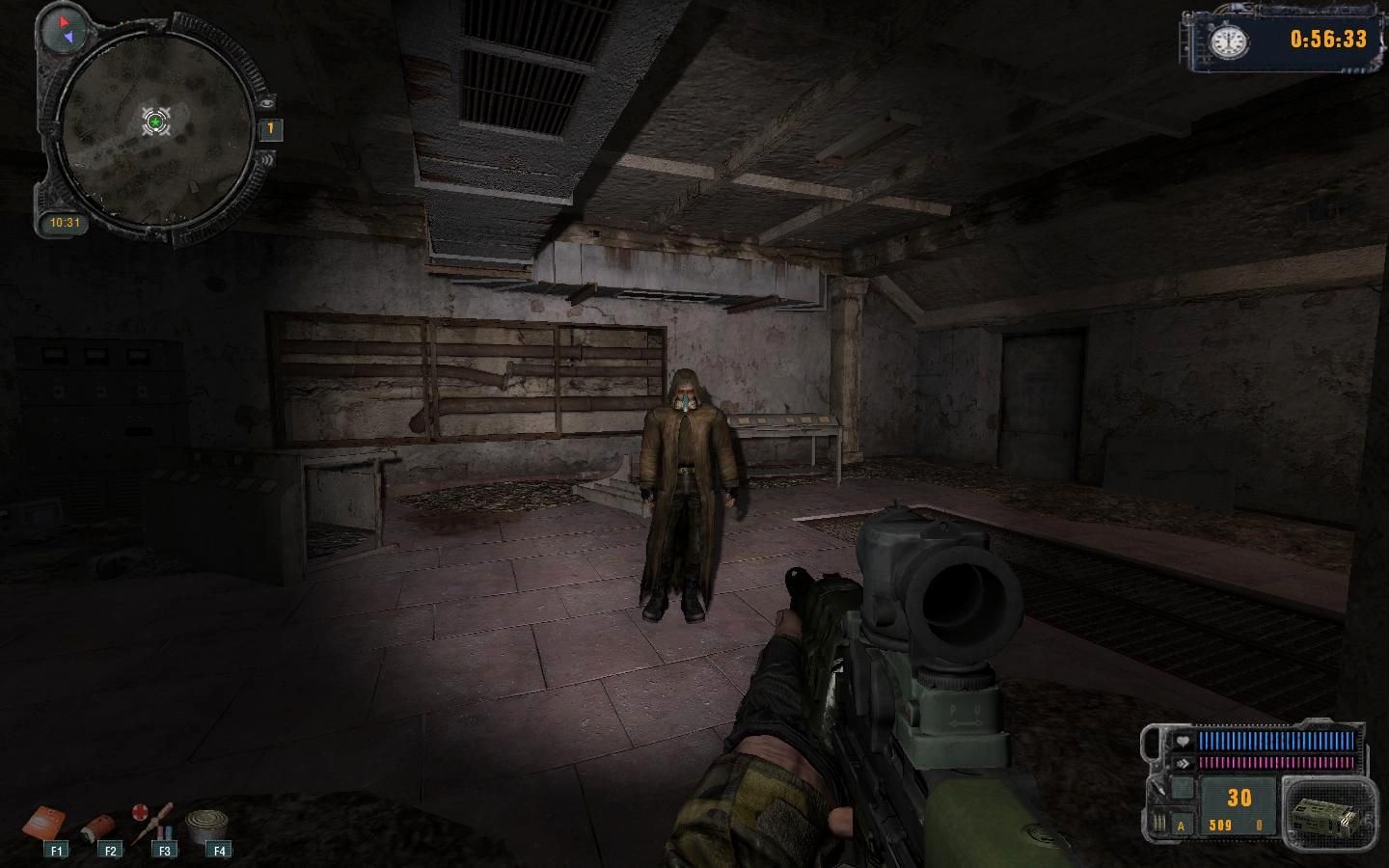Toggle the fire mode indicator labeled A

click(x=1181, y=826)
